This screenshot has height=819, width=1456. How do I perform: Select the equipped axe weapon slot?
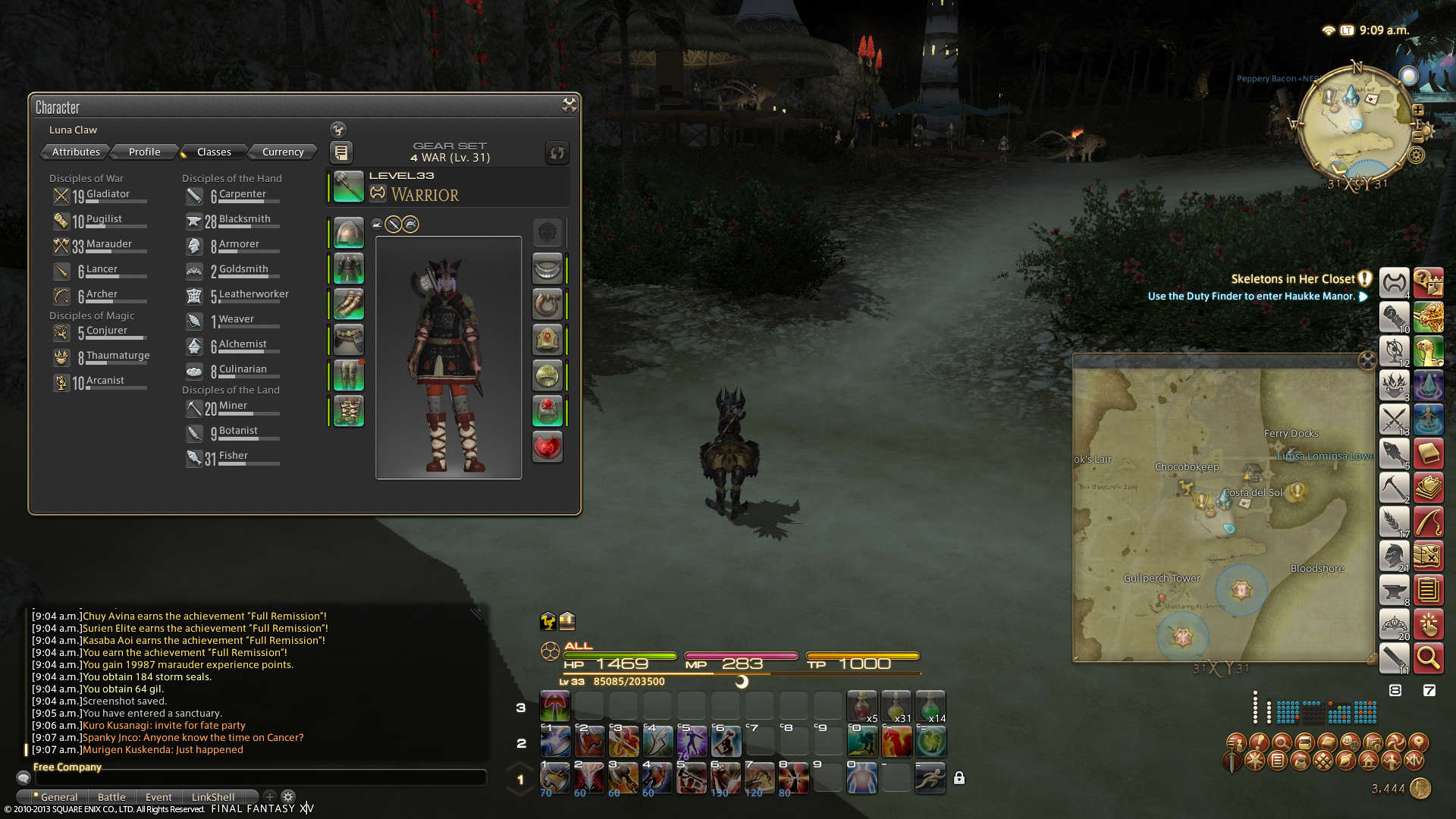pos(349,187)
